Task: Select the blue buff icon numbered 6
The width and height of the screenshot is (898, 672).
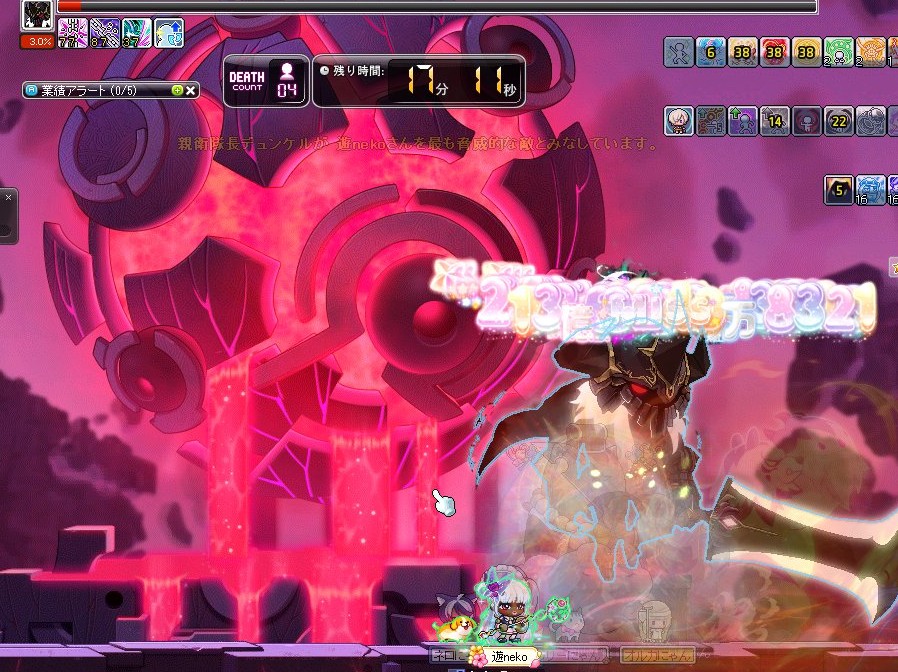Action: click(x=711, y=52)
